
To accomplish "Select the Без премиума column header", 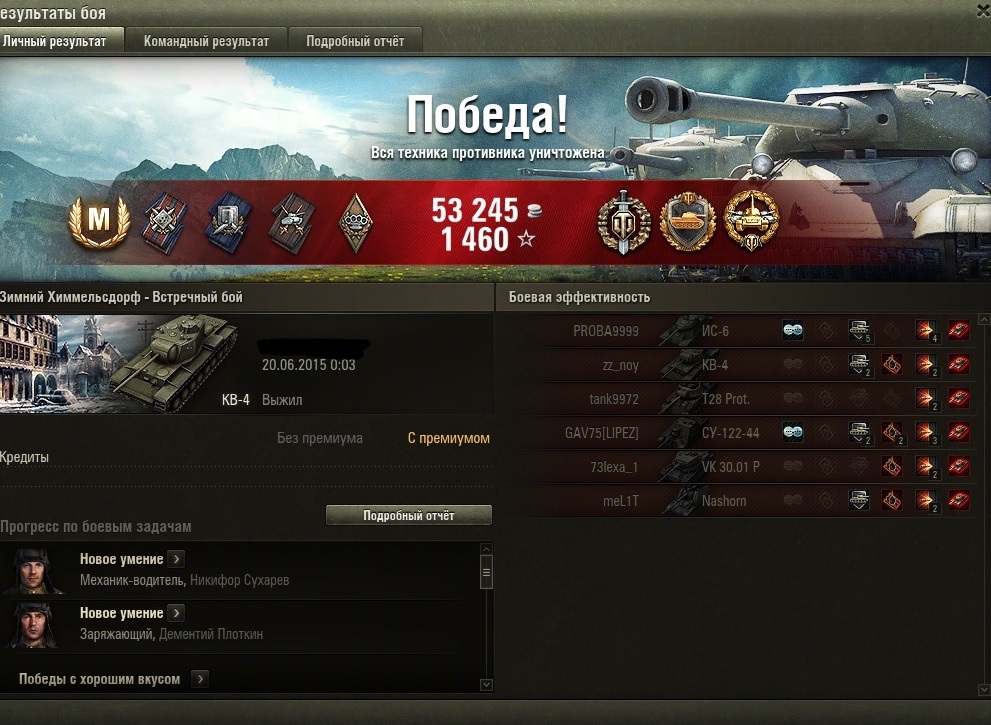I will point(319,438).
